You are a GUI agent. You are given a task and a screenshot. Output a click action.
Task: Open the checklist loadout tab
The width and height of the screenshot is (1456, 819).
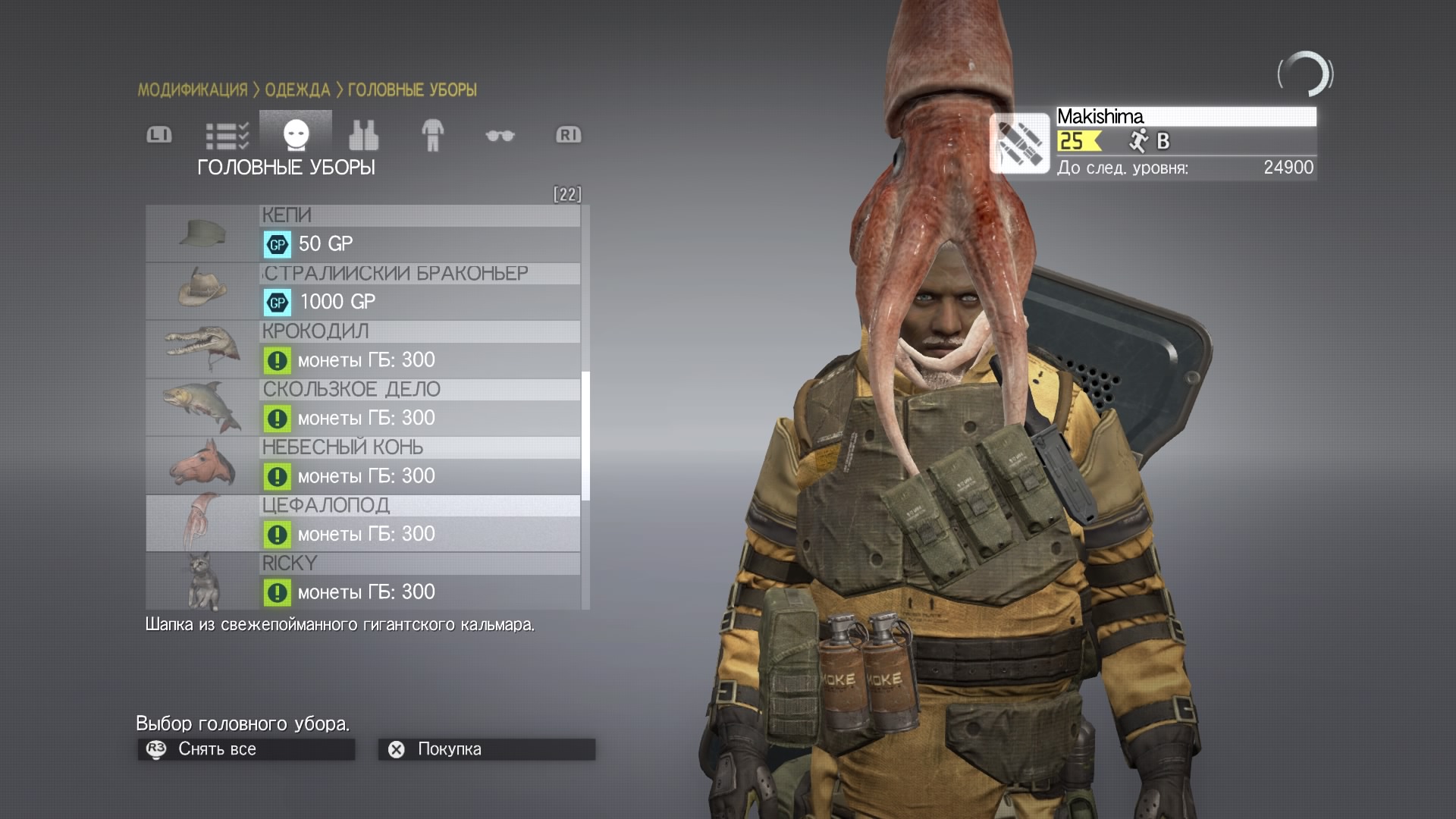[x=227, y=136]
